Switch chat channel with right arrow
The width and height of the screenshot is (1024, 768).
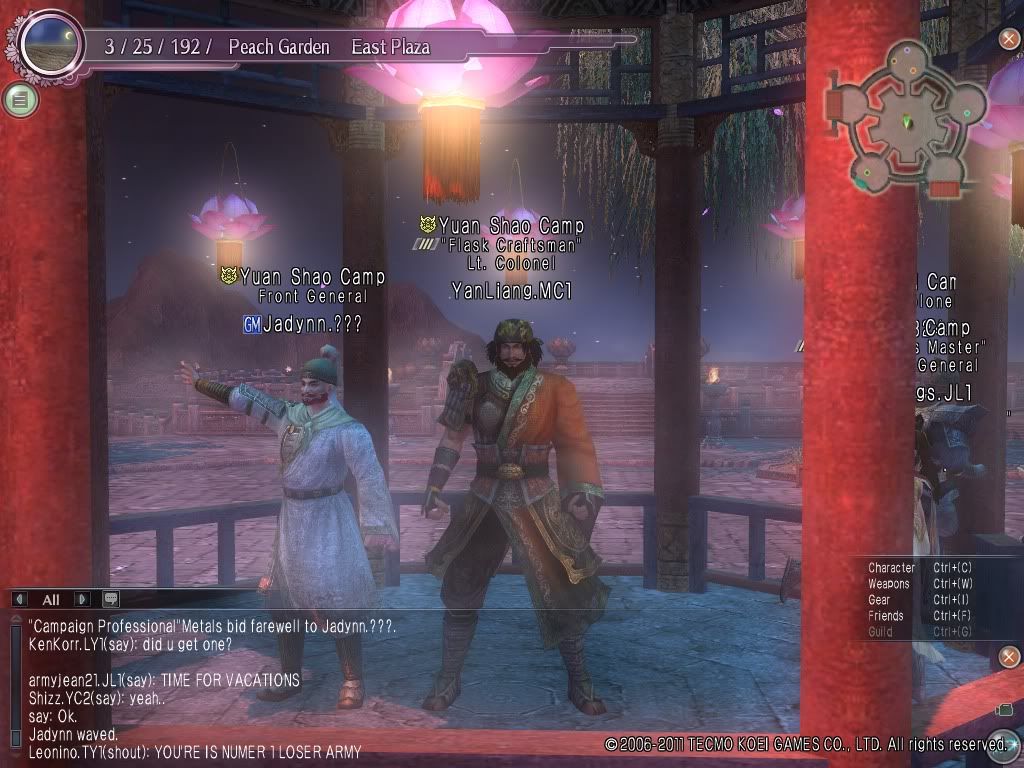pyautogui.click(x=81, y=599)
